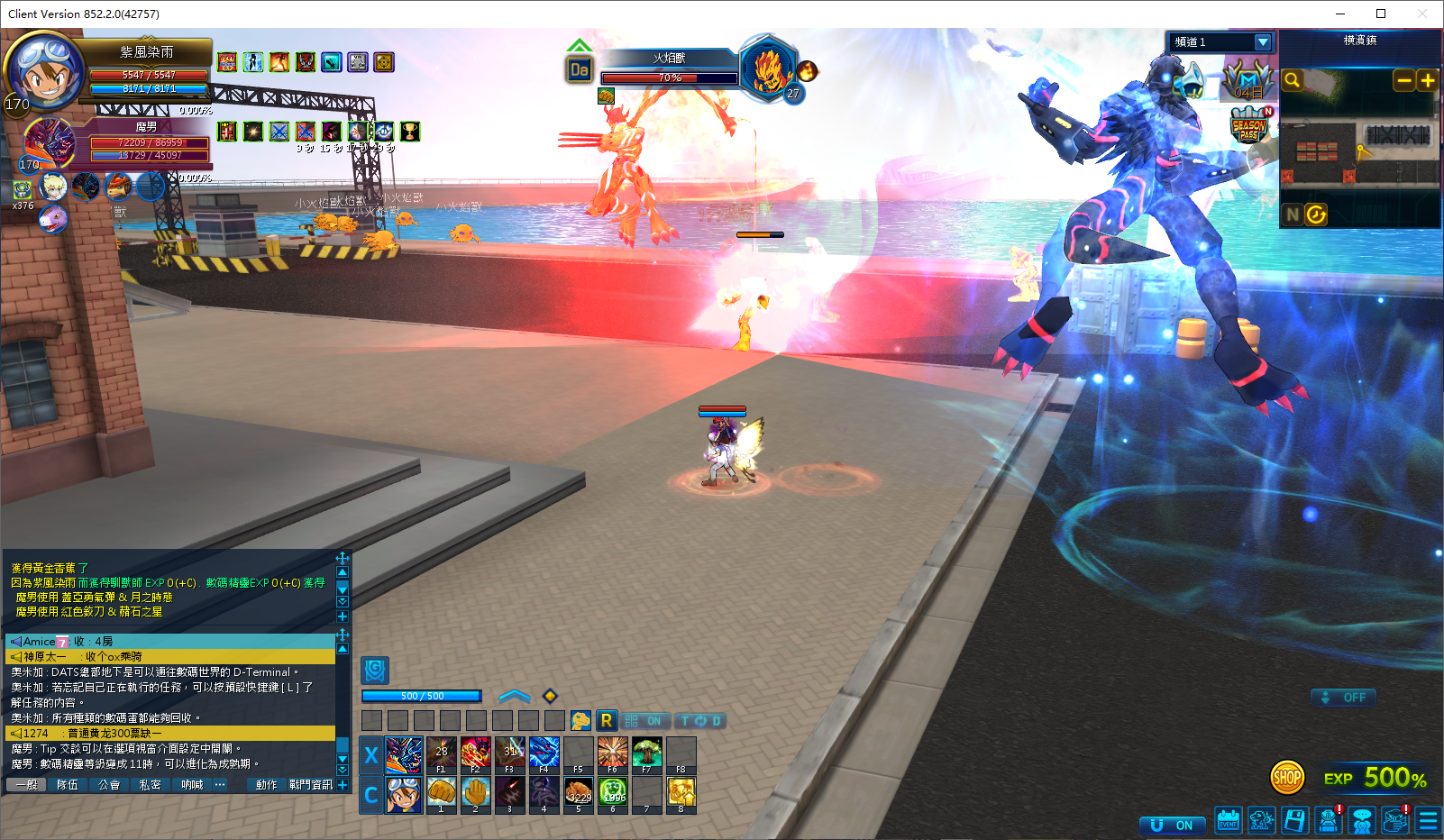Image resolution: width=1444 pixels, height=840 pixels.
Task: Zoom out the minimap with minus button
Action: pyautogui.click(x=1403, y=81)
